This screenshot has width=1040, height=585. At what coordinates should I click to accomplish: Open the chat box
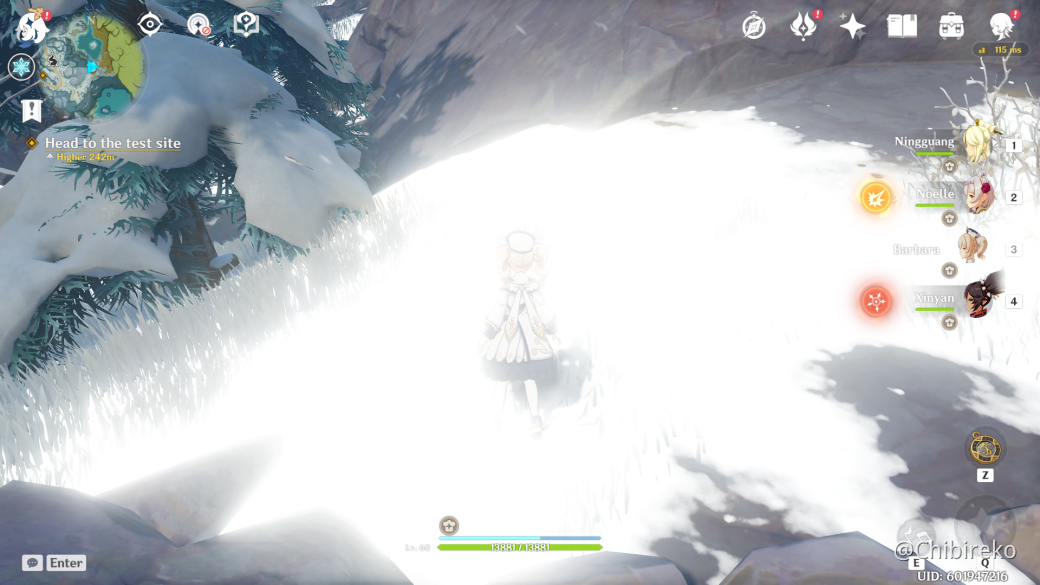(x=33, y=563)
